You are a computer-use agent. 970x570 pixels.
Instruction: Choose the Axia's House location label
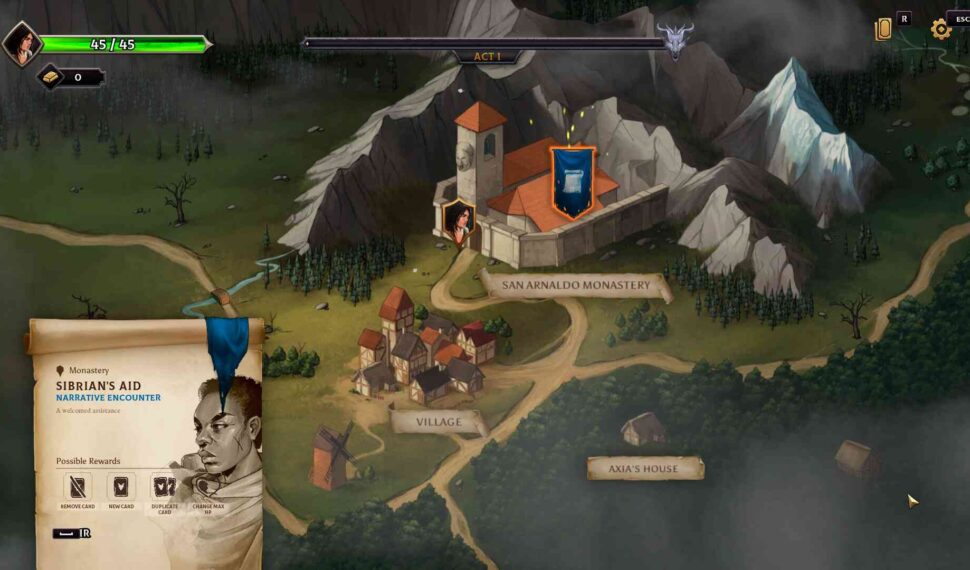pos(644,468)
